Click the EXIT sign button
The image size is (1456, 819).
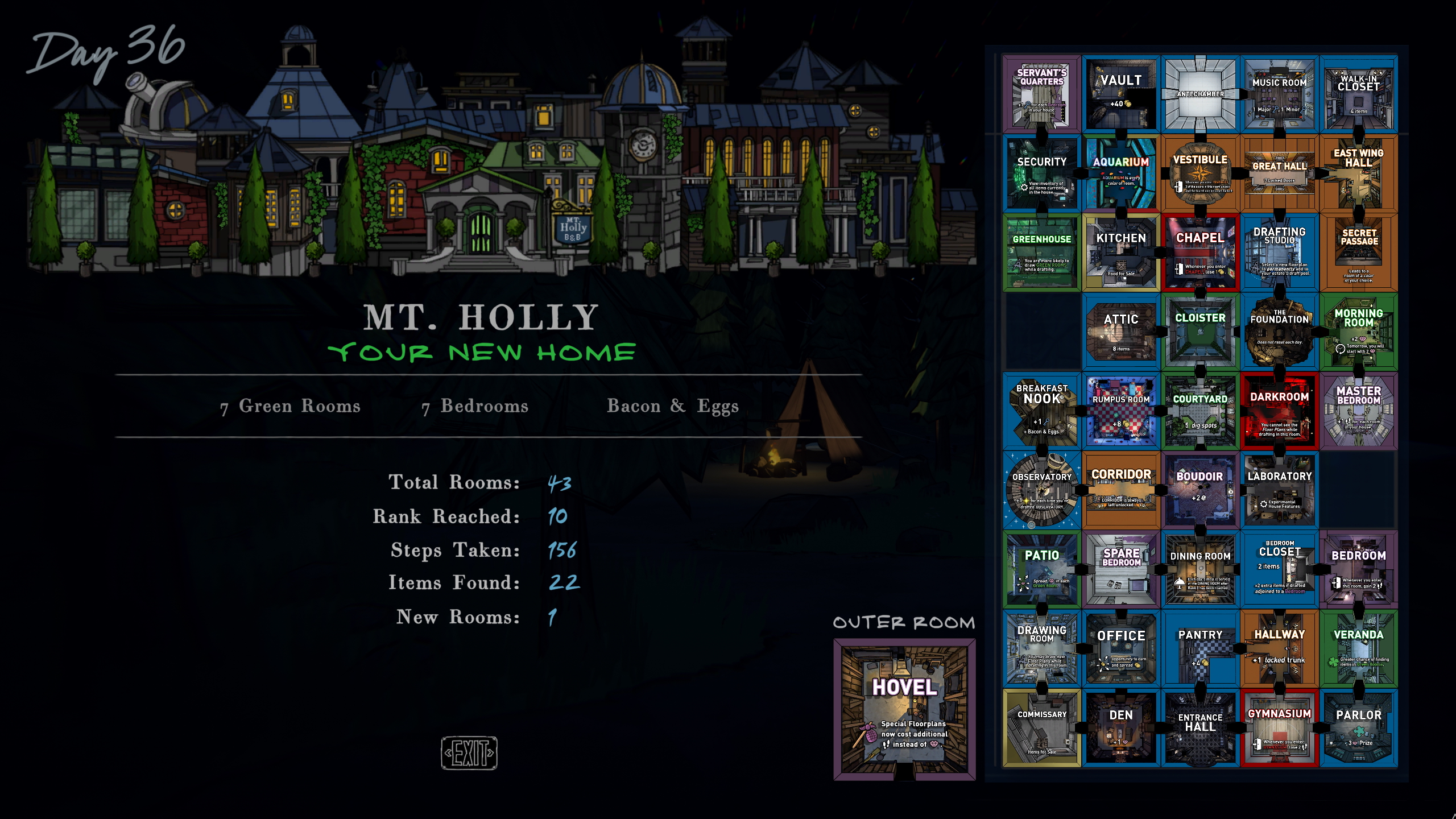[x=469, y=752]
